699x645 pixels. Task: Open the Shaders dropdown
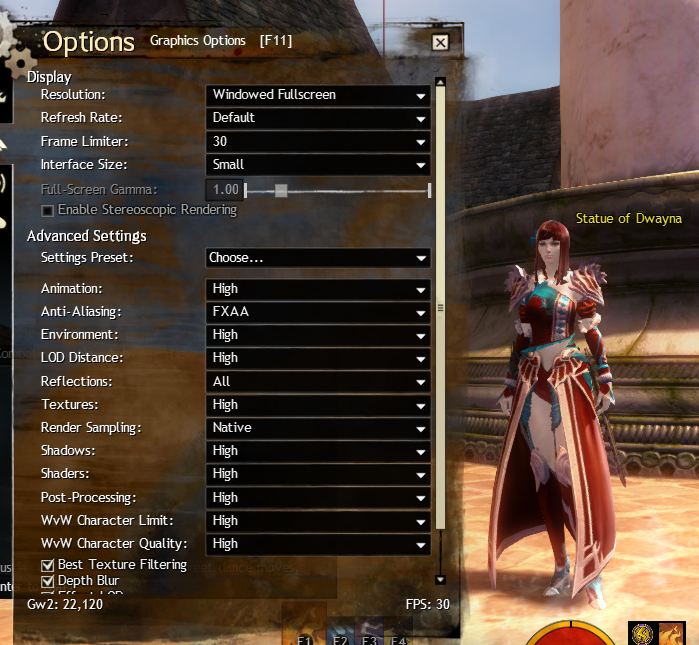coord(318,474)
